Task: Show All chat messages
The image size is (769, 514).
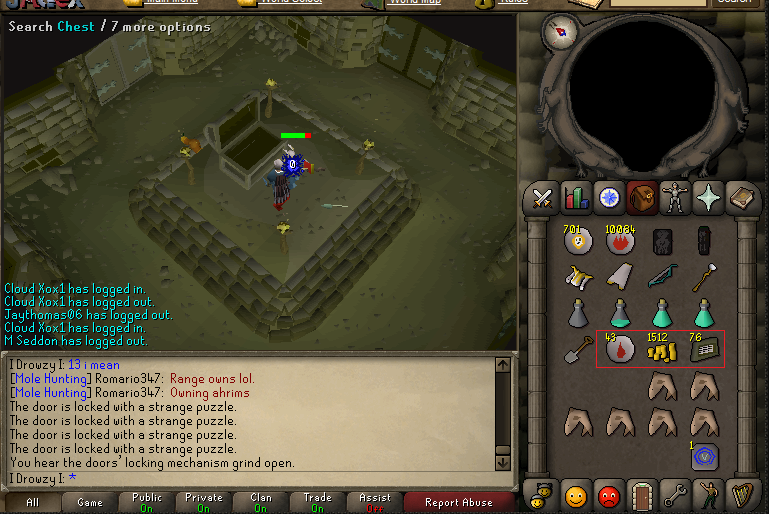Action: pos(33,502)
